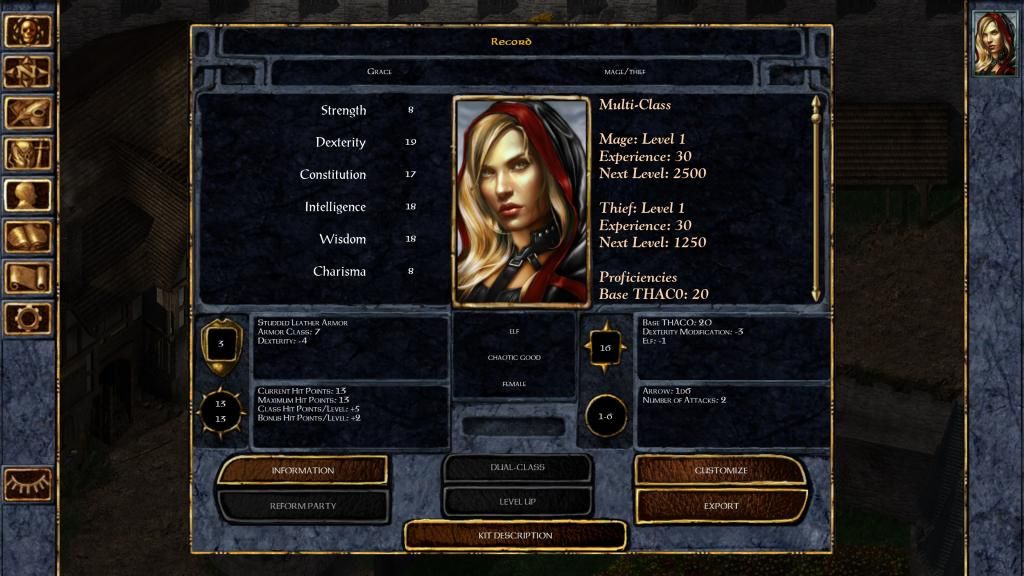
Task: Open the priest scroll icon
Action: pyautogui.click(x=28, y=277)
